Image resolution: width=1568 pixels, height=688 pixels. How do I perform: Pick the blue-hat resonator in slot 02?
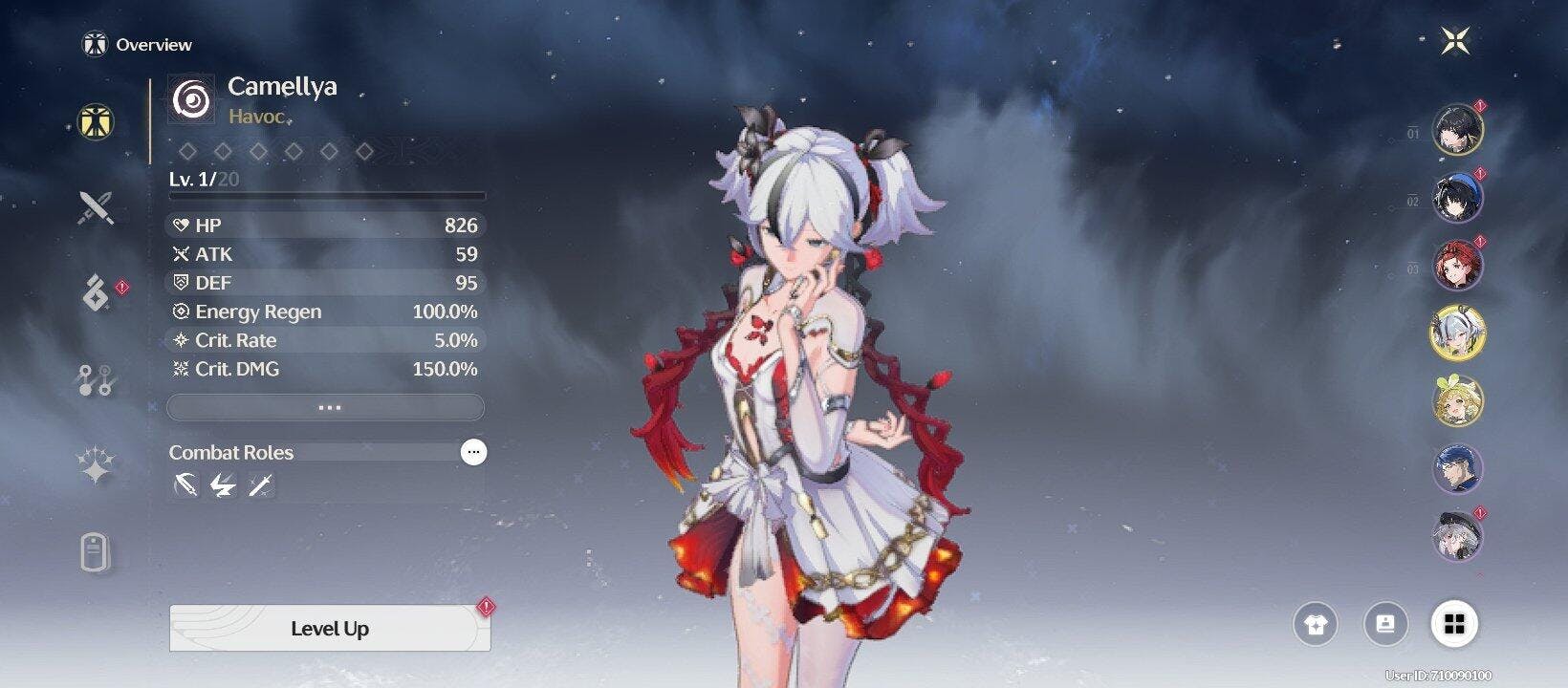point(1457,198)
